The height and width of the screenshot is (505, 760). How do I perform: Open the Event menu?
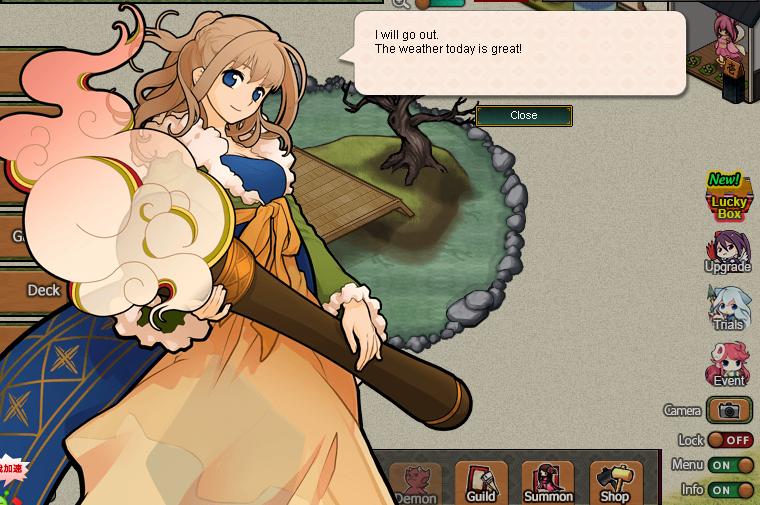click(728, 364)
